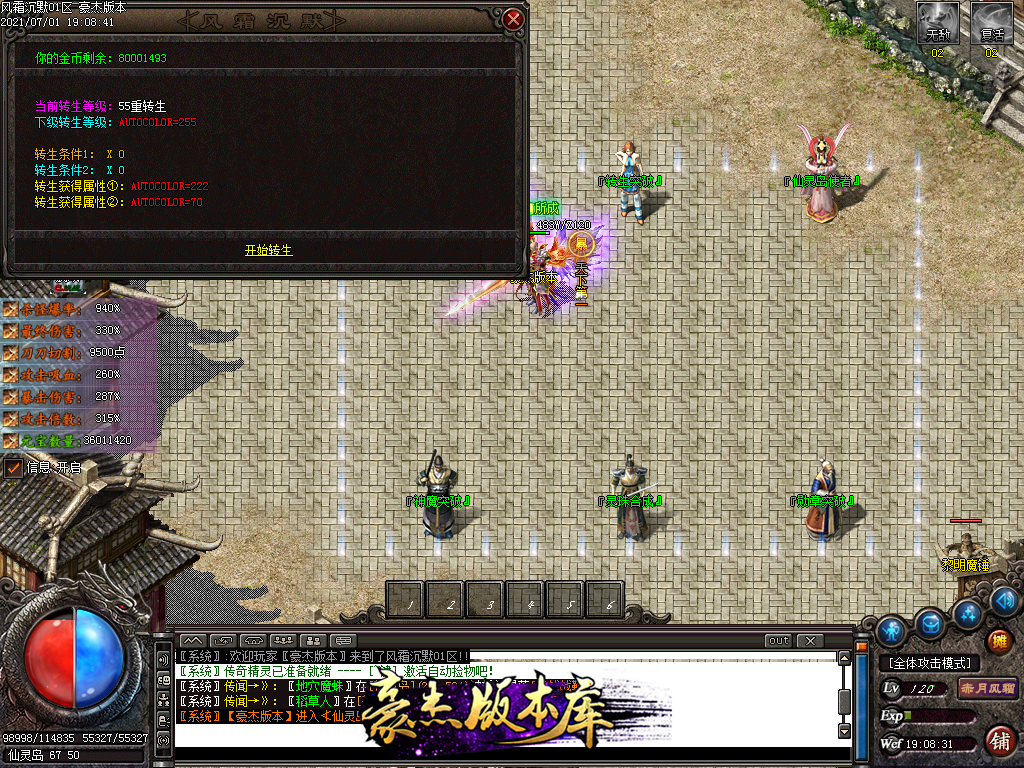Change the 全体攻击模式 attack mode
The width and height of the screenshot is (1024, 768).
928,663
